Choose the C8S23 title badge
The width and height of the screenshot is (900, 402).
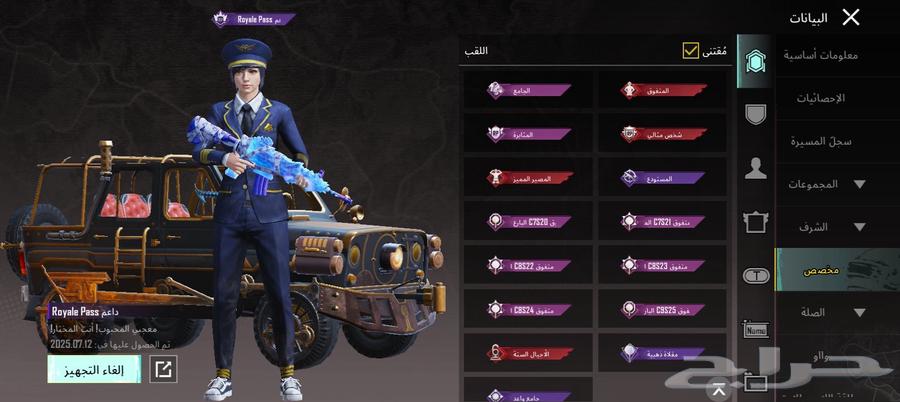(x=662, y=266)
